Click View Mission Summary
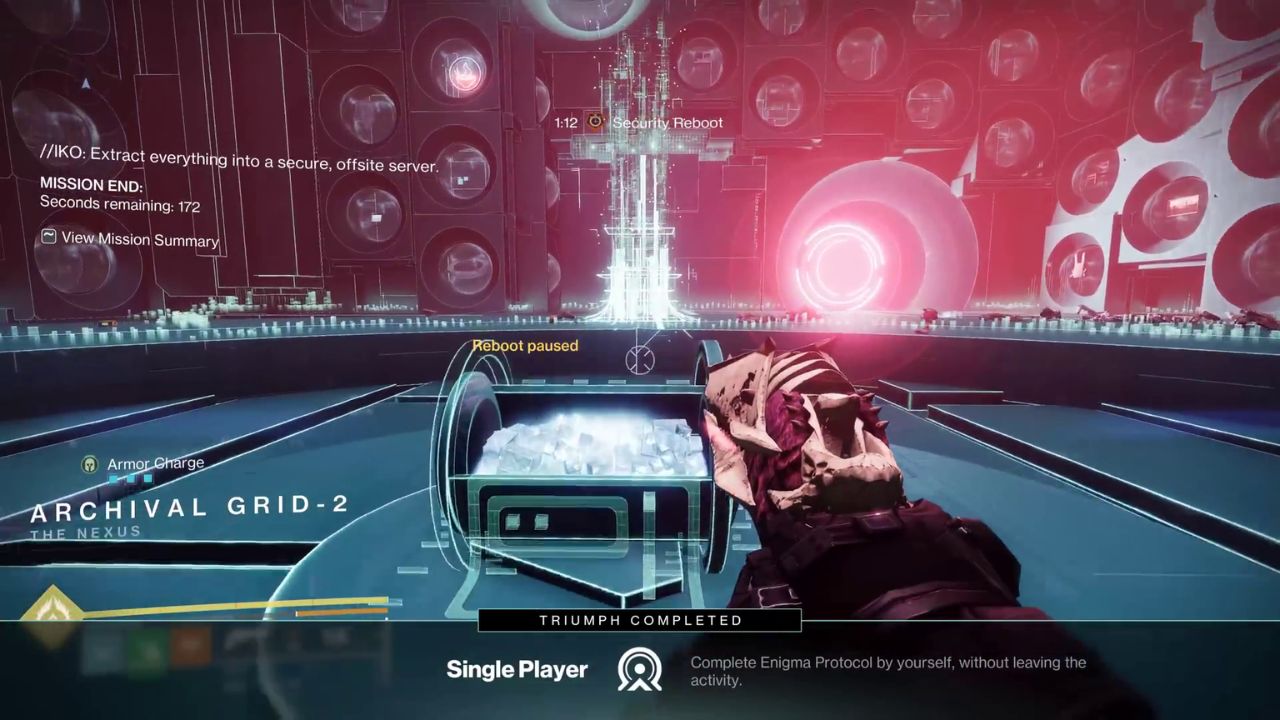 pos(139,239)
